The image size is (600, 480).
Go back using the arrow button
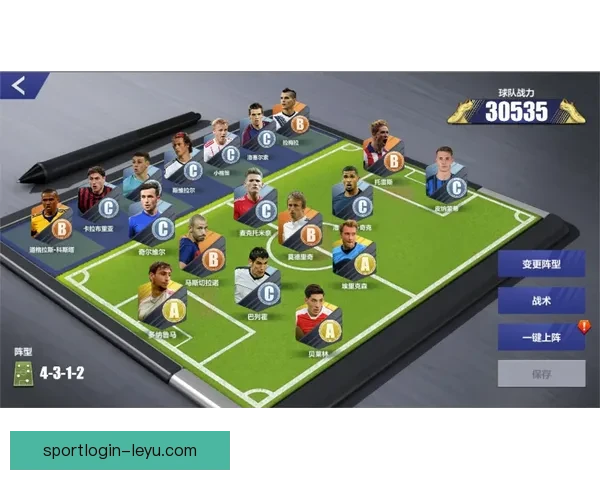[20, 86]
